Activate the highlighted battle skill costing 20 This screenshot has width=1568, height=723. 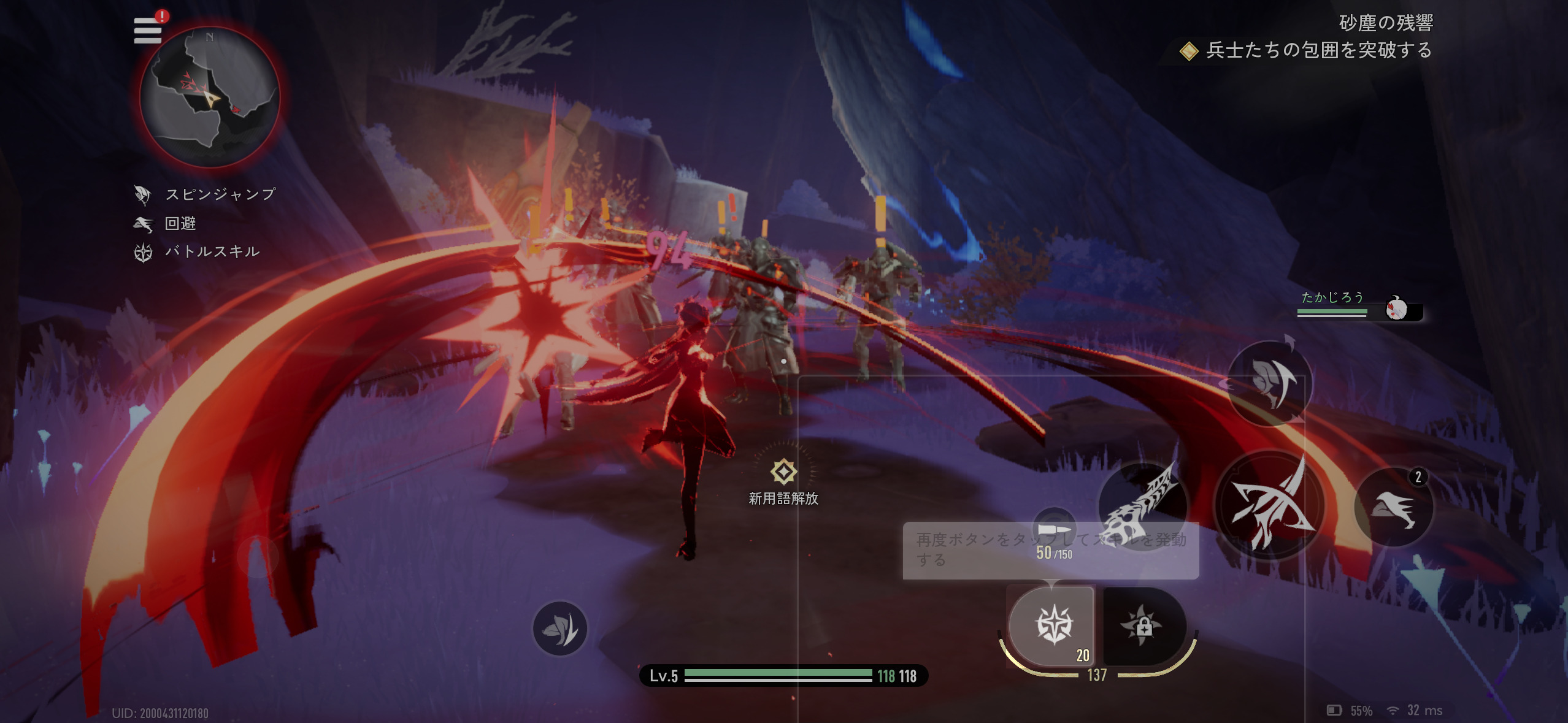click(1053, 625)
